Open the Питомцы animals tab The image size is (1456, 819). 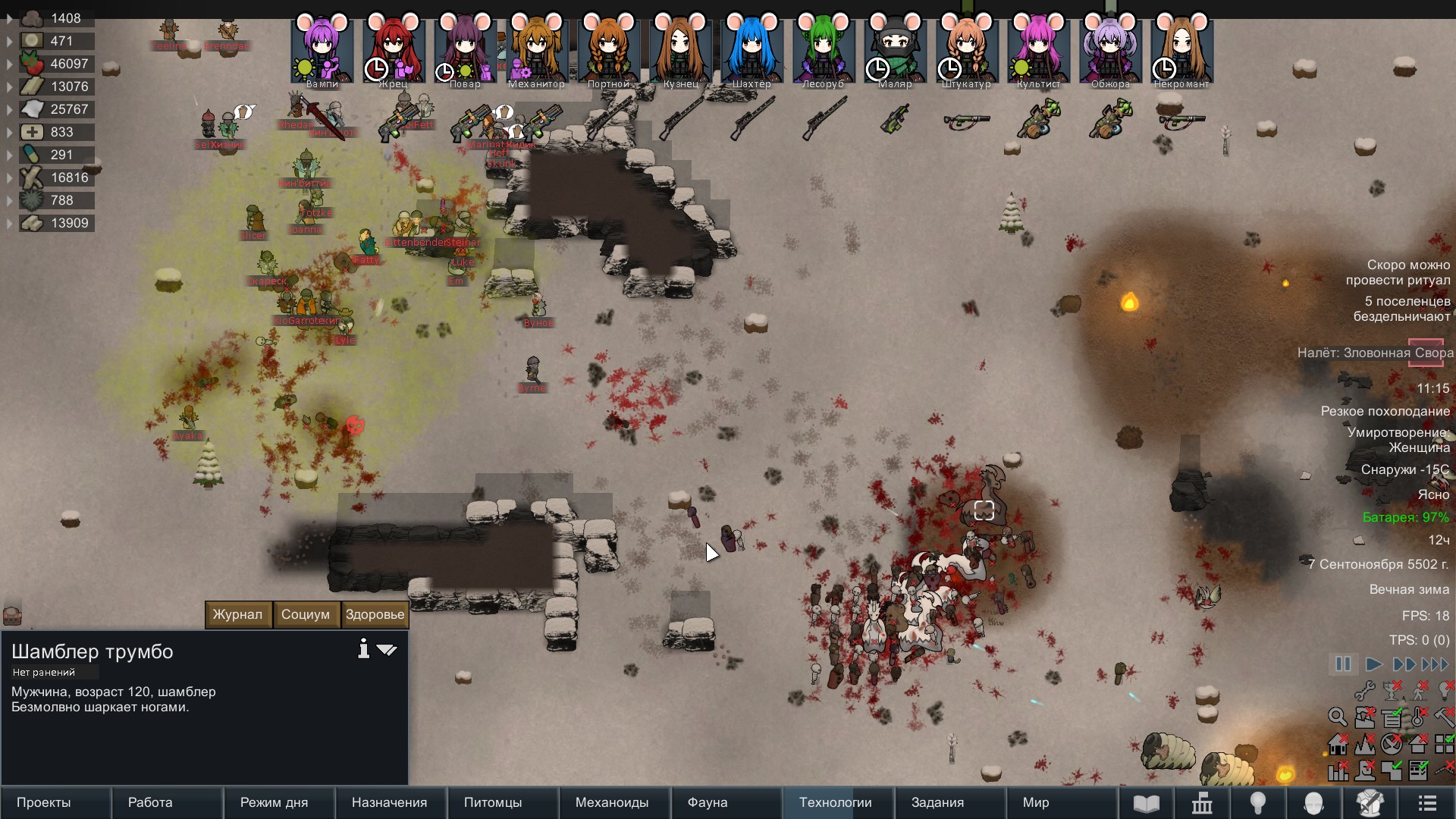493,802
